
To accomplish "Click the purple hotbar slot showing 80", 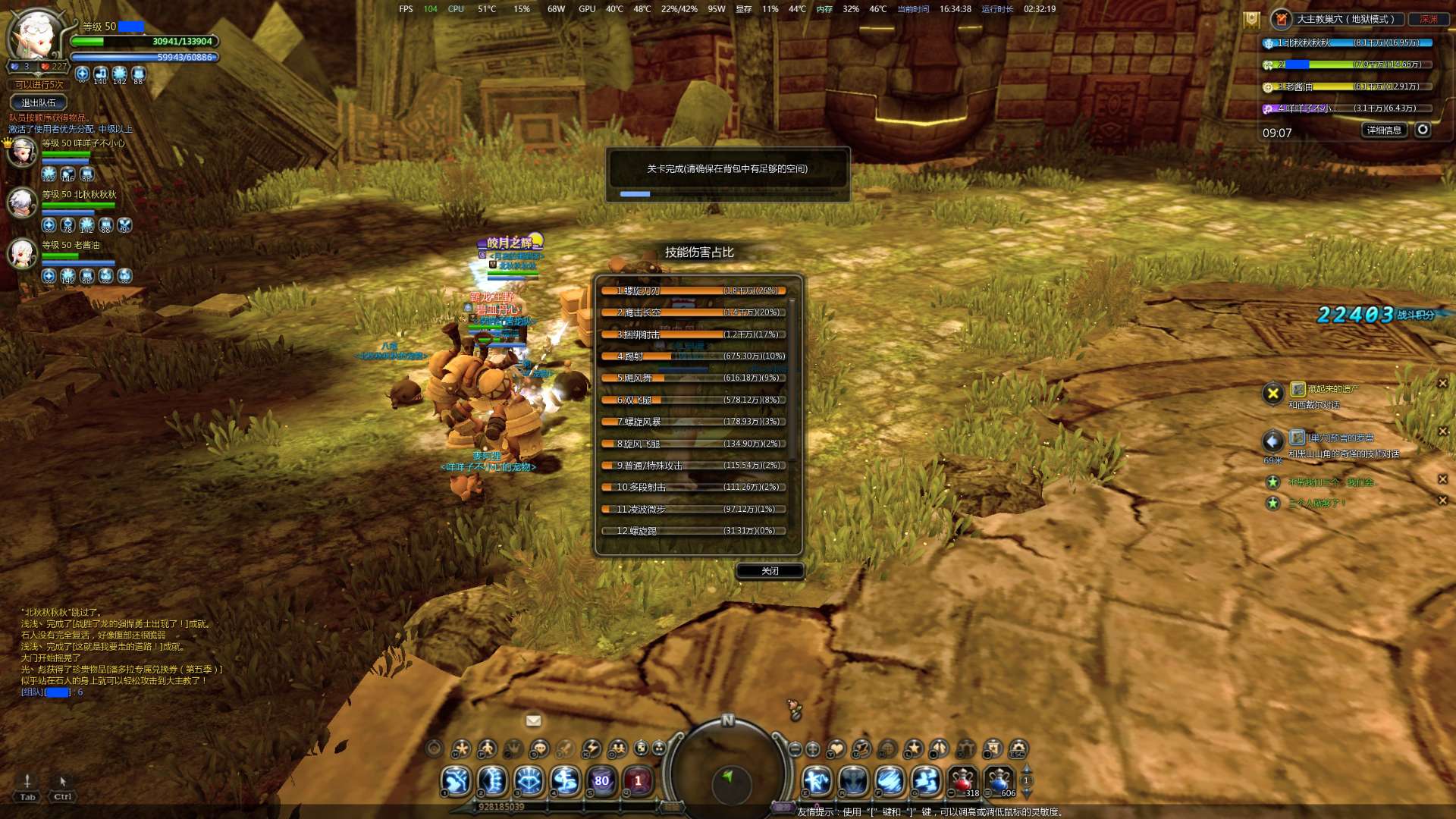I will tap(601, 780).
